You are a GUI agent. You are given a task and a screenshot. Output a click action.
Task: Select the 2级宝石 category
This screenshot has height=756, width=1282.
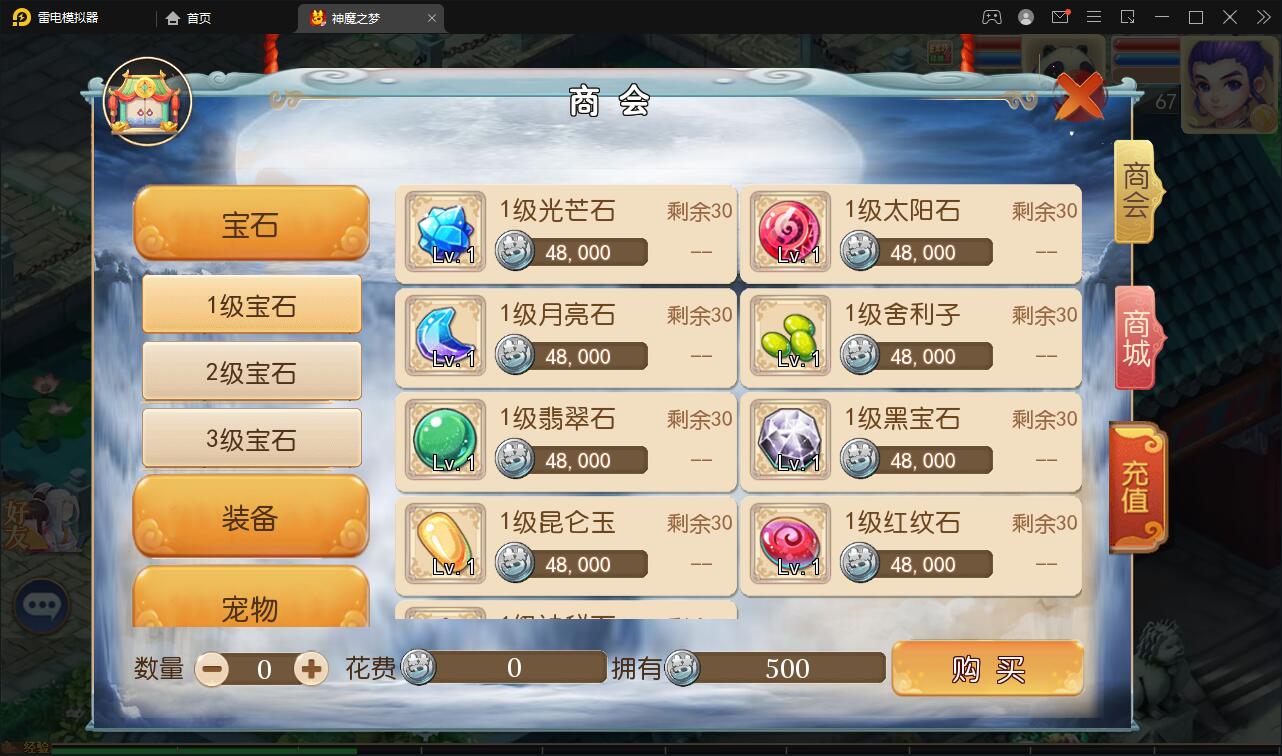point(251,371)
